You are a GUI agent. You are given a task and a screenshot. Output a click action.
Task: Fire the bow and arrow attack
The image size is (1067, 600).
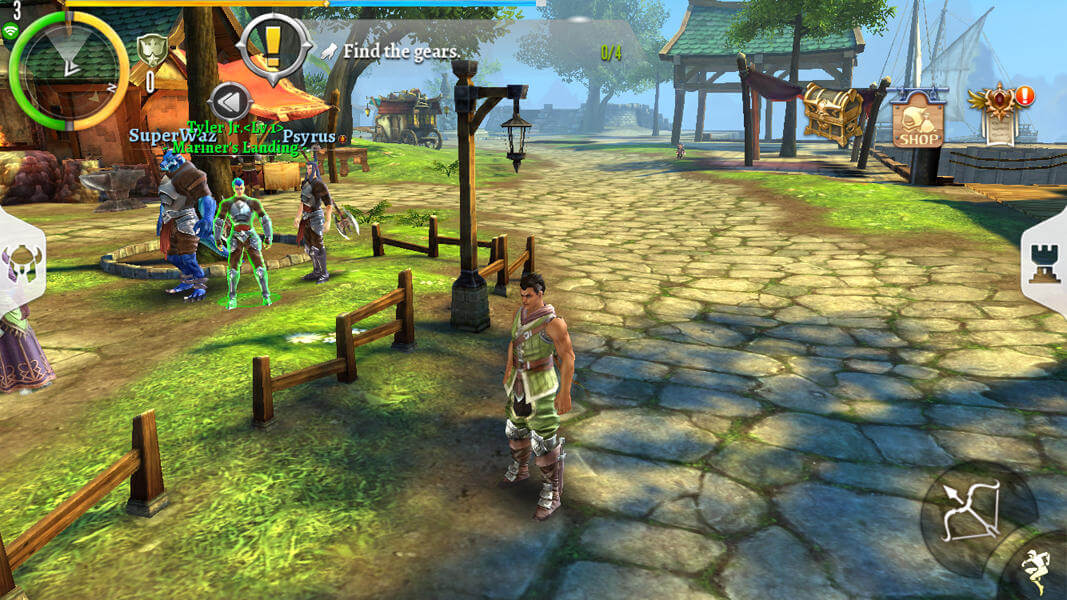[x=973, y=510]
